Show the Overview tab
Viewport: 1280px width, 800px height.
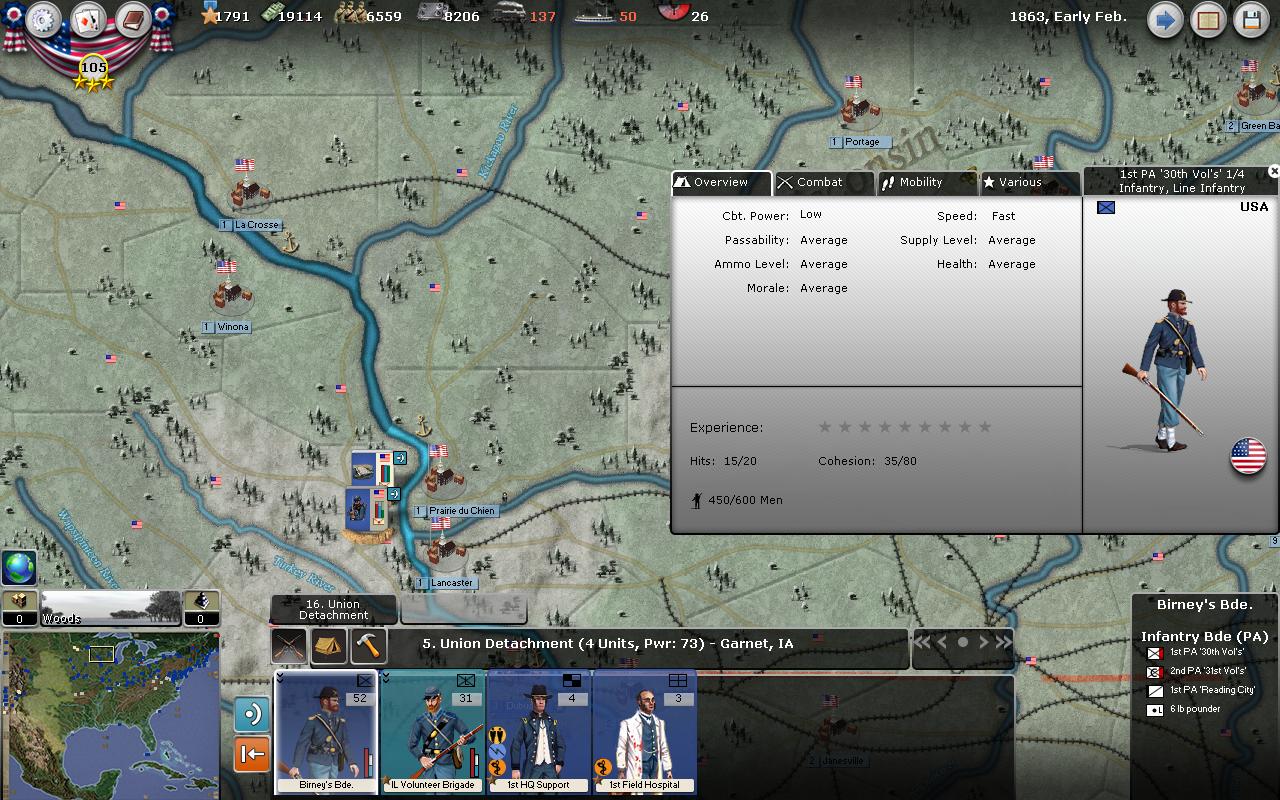pos(721,183)
